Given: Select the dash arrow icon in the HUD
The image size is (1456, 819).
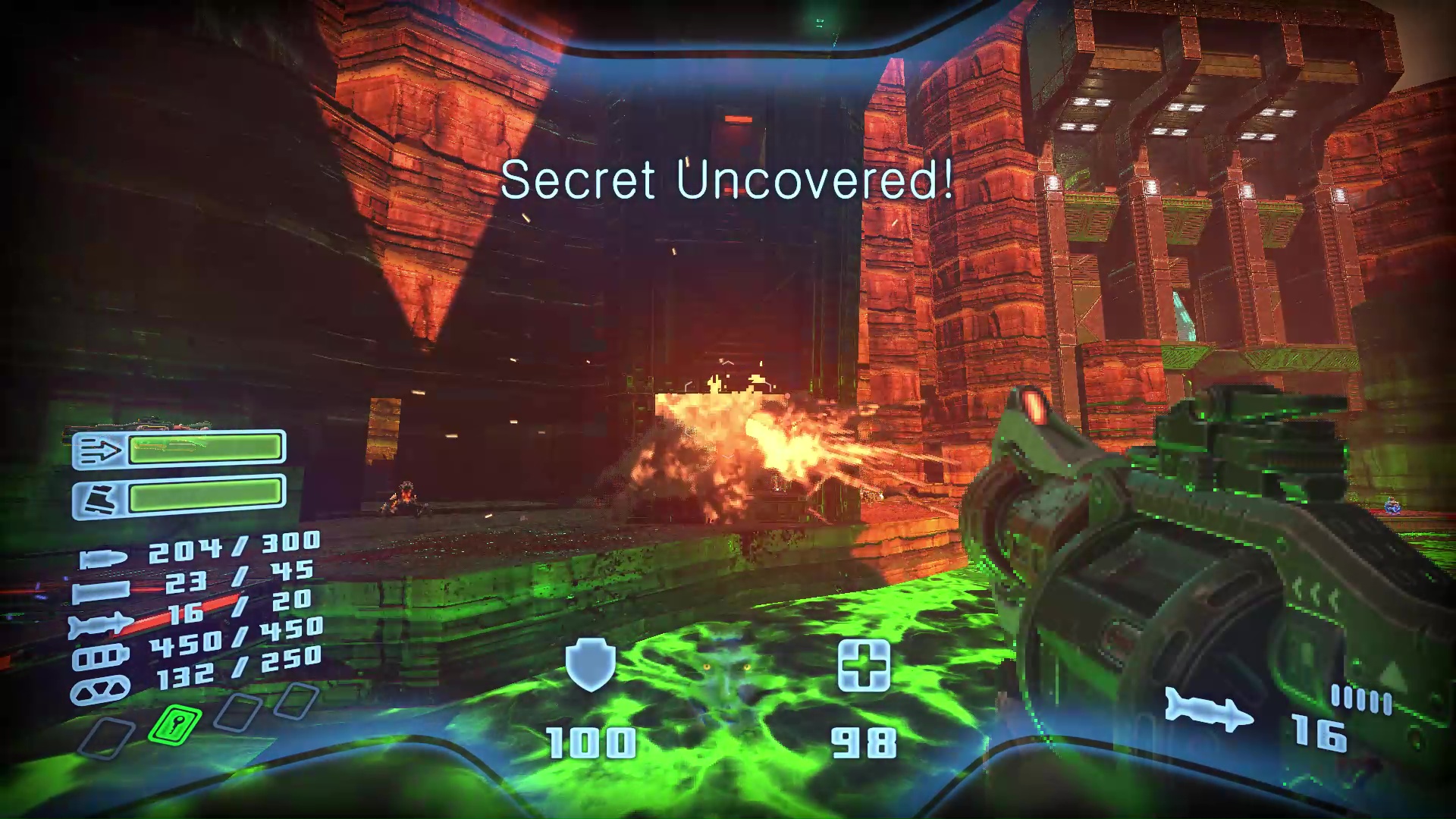Looking at the screenshot, I should coord(102,448).
